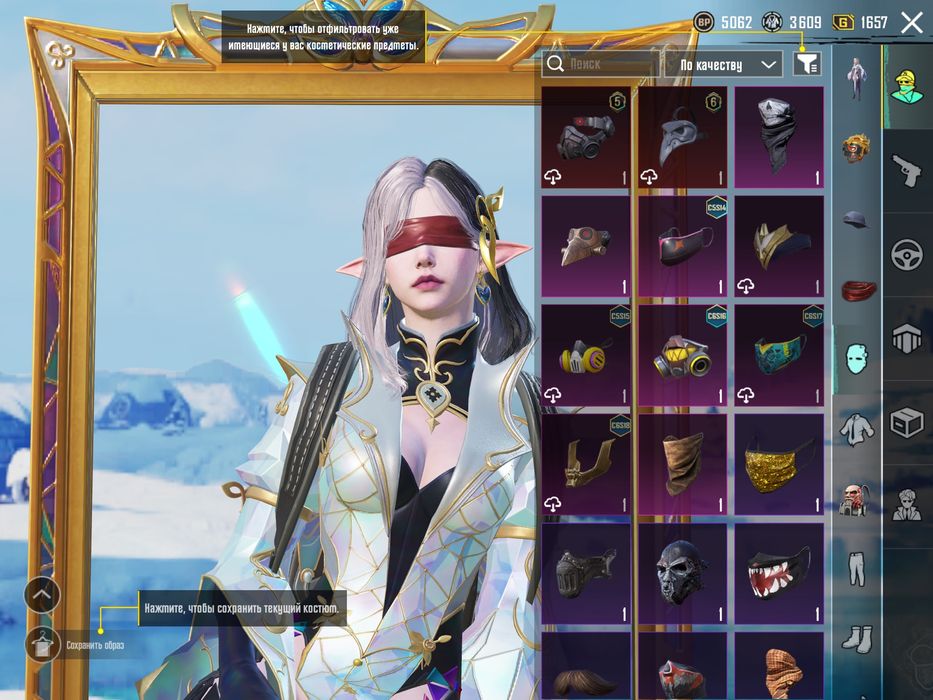Select the helmet category
The width and height of the screenshot is (933, 700).
[x=856, y=148]
